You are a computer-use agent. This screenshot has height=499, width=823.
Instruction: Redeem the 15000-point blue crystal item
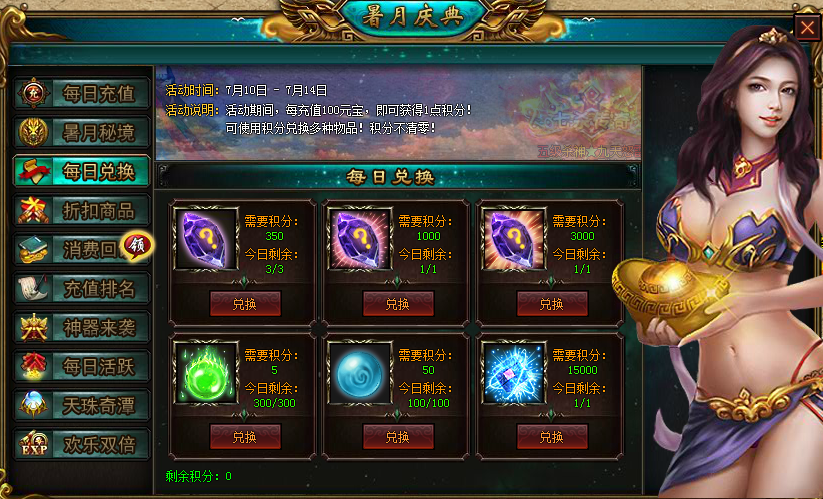552,437
